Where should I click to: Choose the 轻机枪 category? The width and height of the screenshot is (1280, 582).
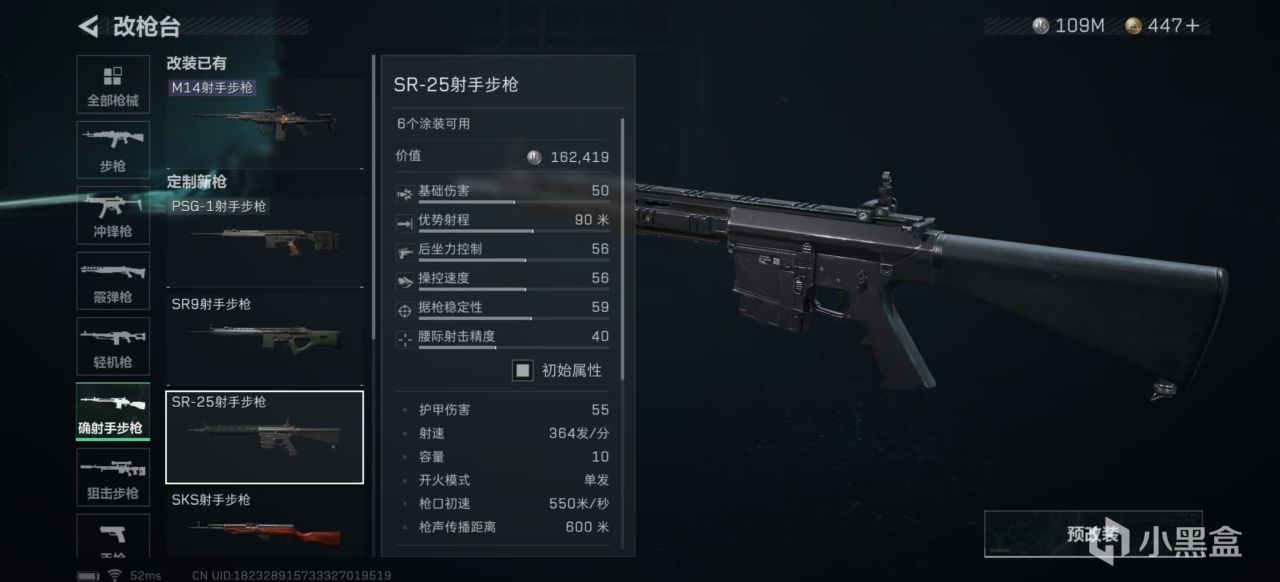point(113,346)
